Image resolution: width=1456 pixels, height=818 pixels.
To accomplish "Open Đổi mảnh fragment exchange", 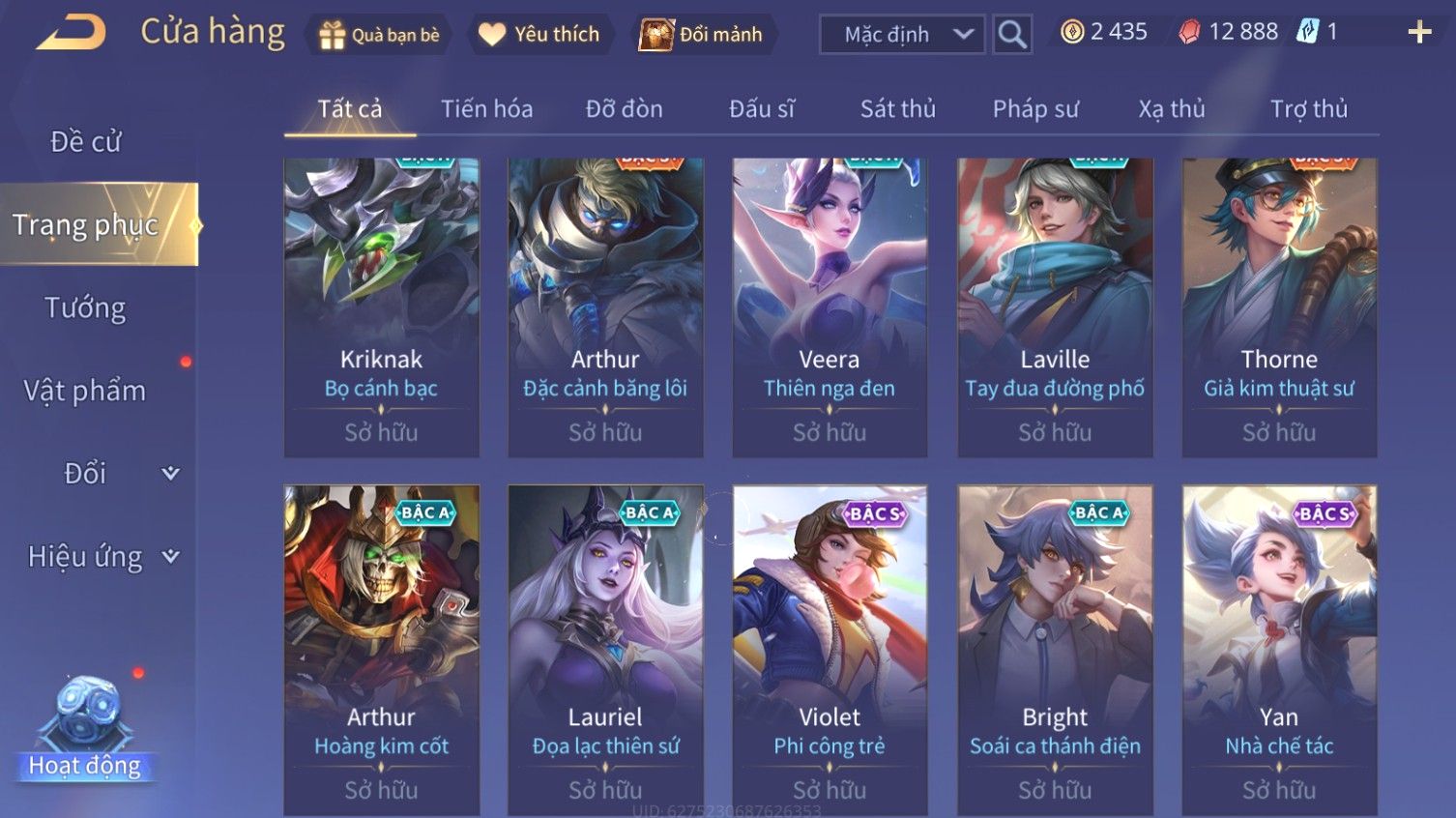I will [703, 35].
